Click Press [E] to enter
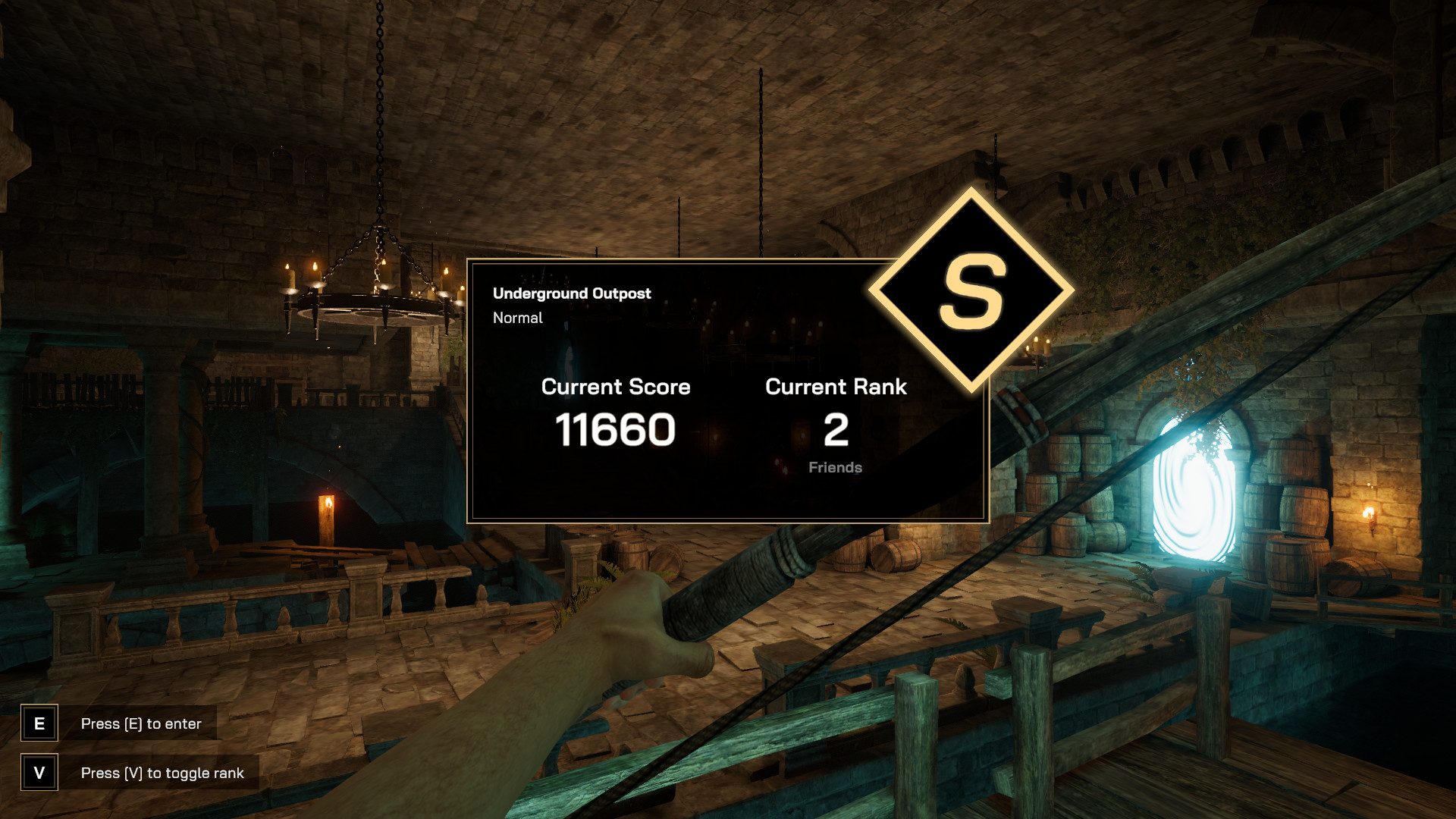The image size is (1456, 819). coord(140,723)
